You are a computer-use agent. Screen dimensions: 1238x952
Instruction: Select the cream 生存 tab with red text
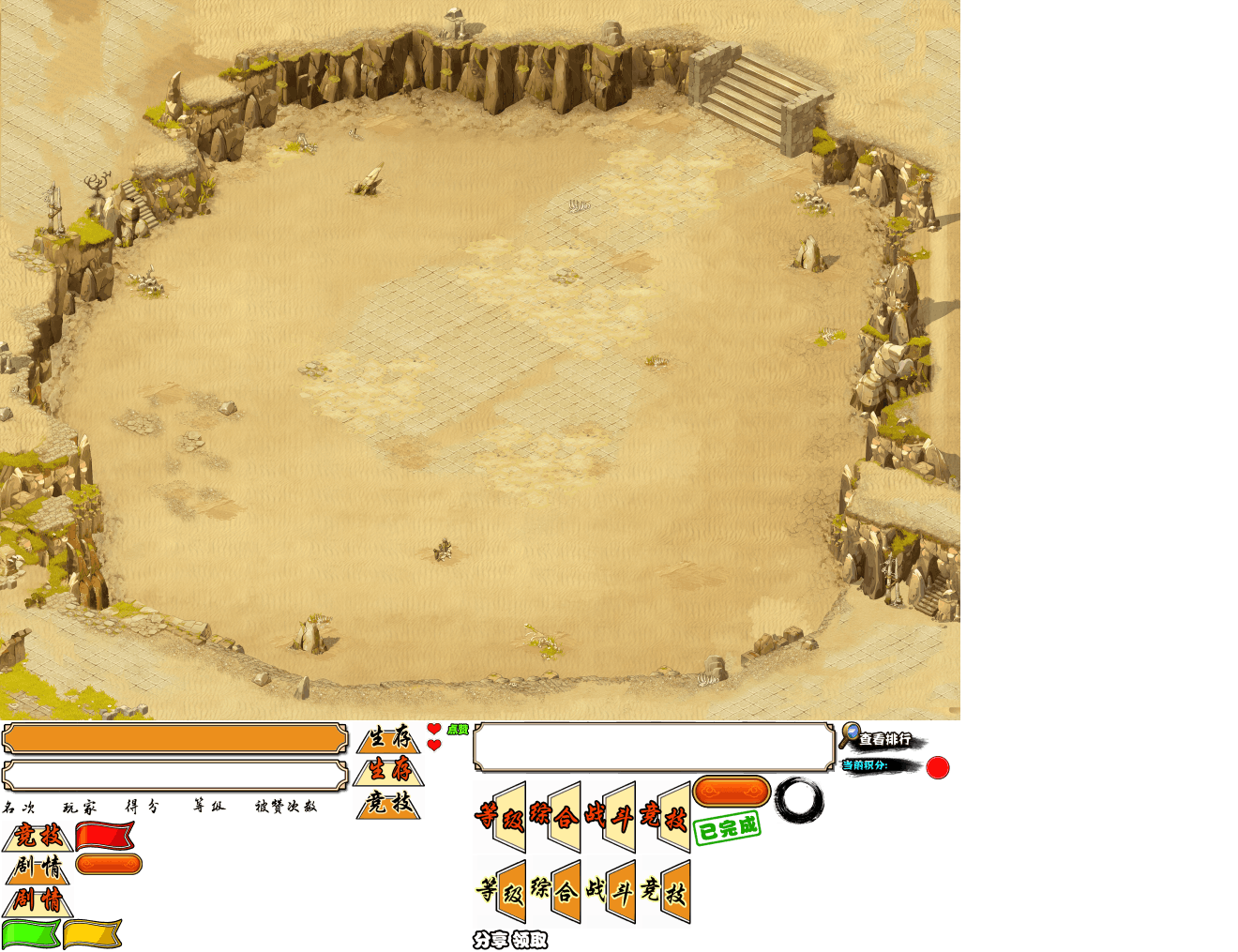click(x=390, y=770)
